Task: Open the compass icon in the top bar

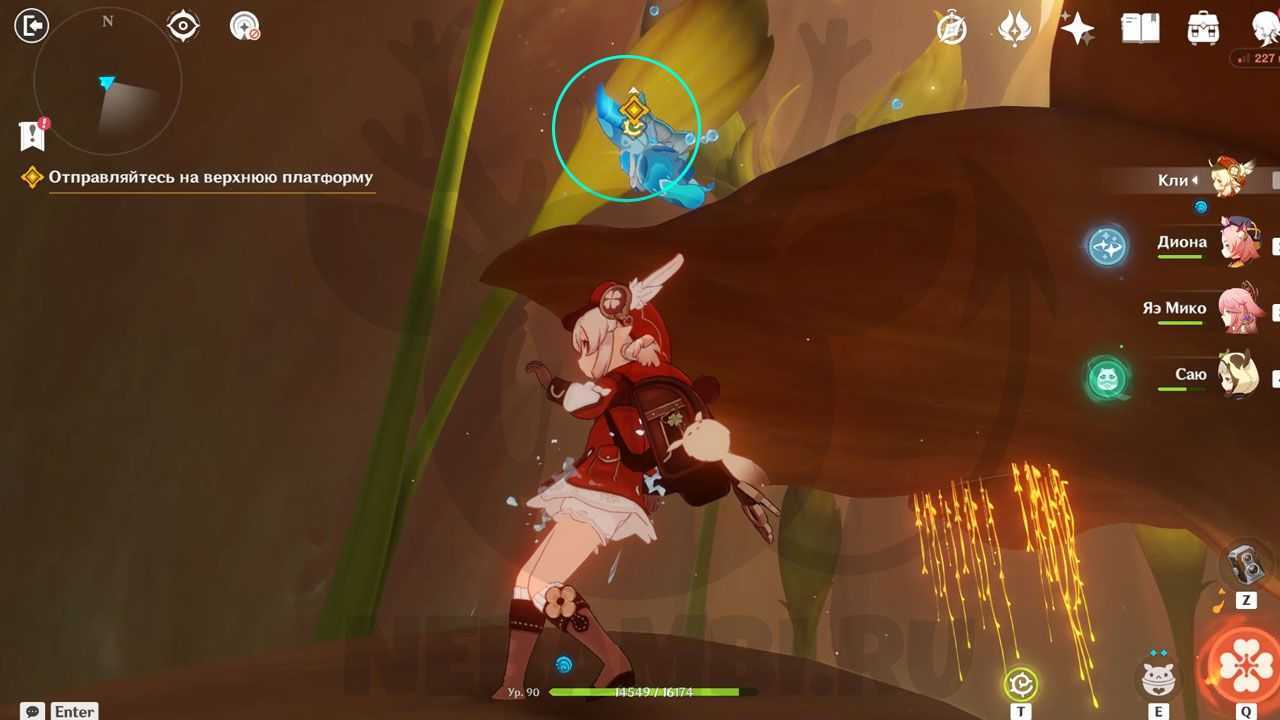Action: (x=951, y=29)
